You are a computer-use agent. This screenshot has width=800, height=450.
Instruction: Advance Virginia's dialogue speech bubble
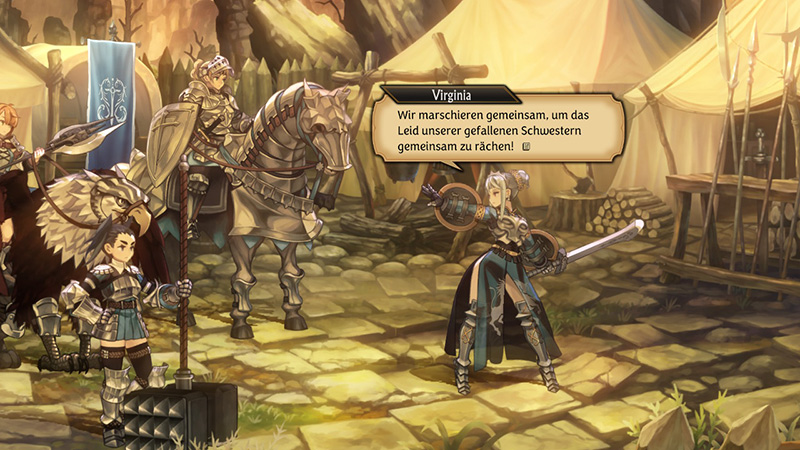tap(495, 125)
